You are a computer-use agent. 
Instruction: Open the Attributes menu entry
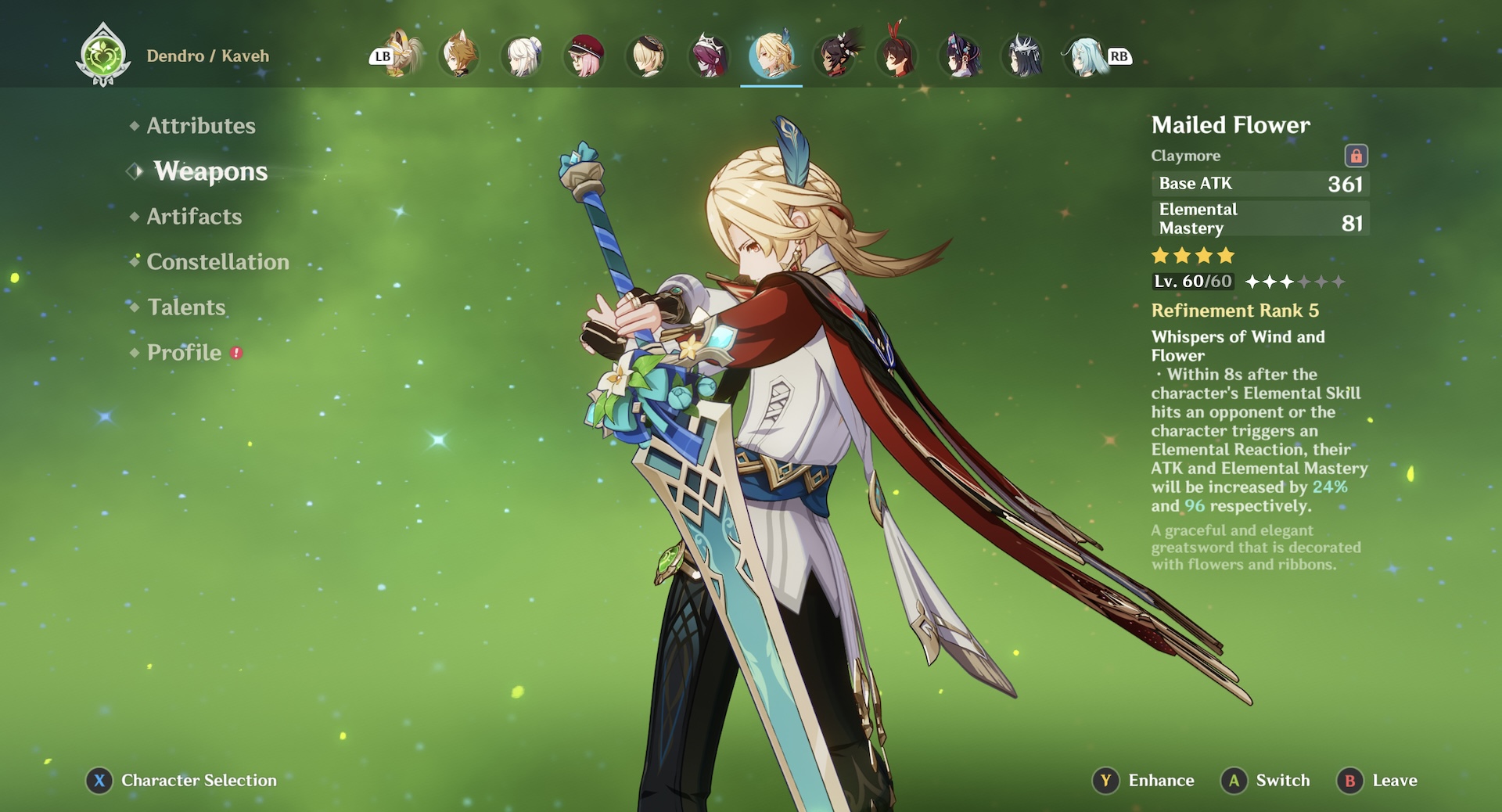(x=200, y=126)
